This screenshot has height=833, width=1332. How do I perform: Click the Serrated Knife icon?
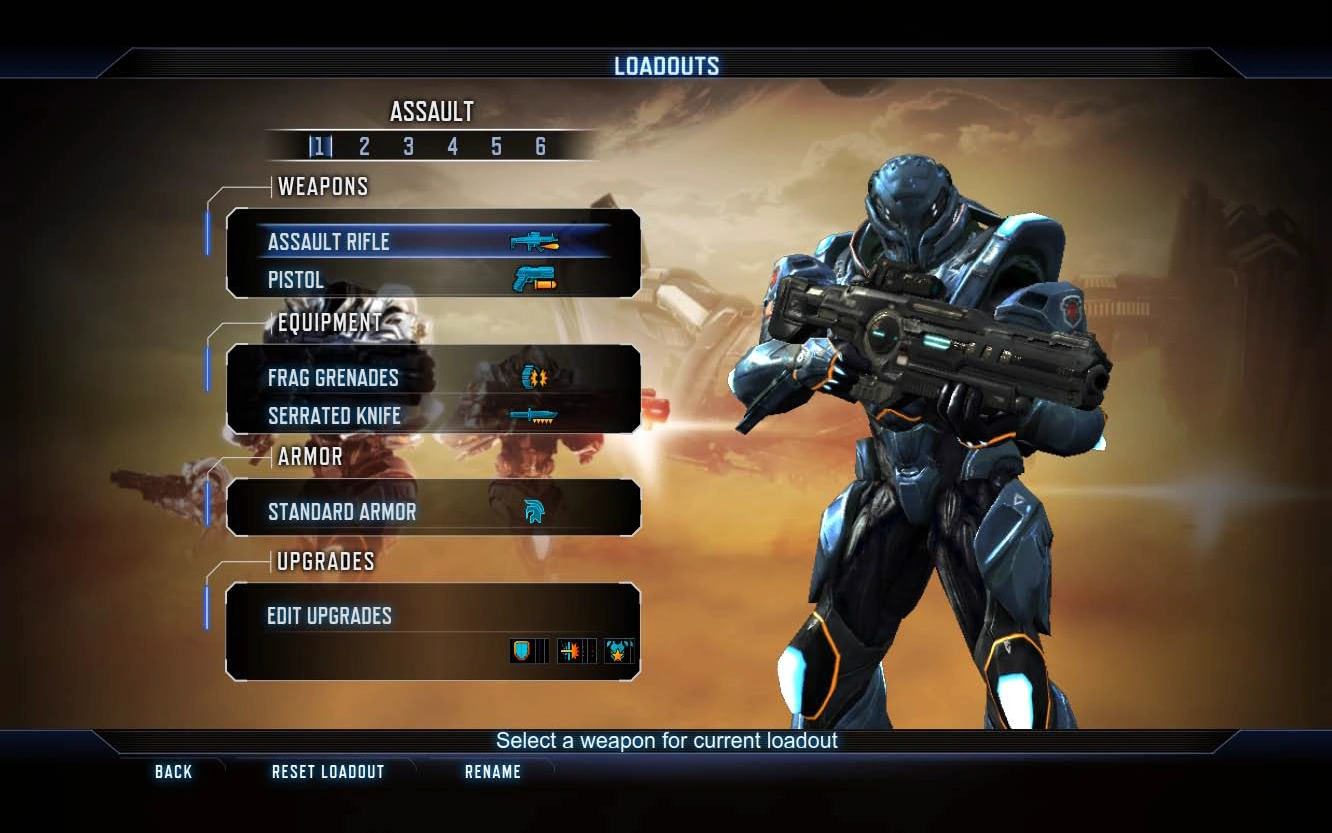pyautogui.click(x=534, y=415)
